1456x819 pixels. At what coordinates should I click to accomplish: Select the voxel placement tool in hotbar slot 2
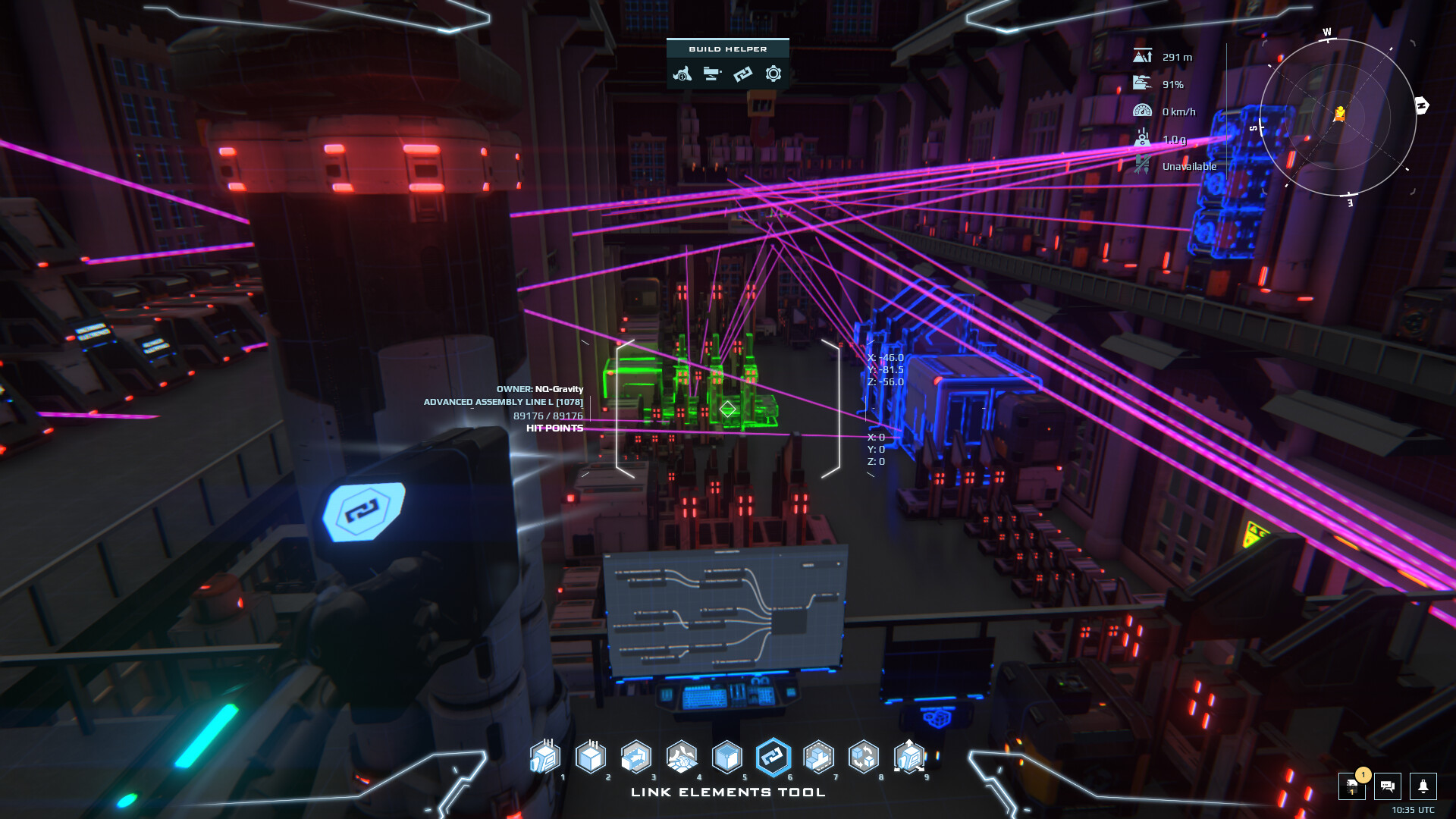pyautogui.click(x=591, y=758)
